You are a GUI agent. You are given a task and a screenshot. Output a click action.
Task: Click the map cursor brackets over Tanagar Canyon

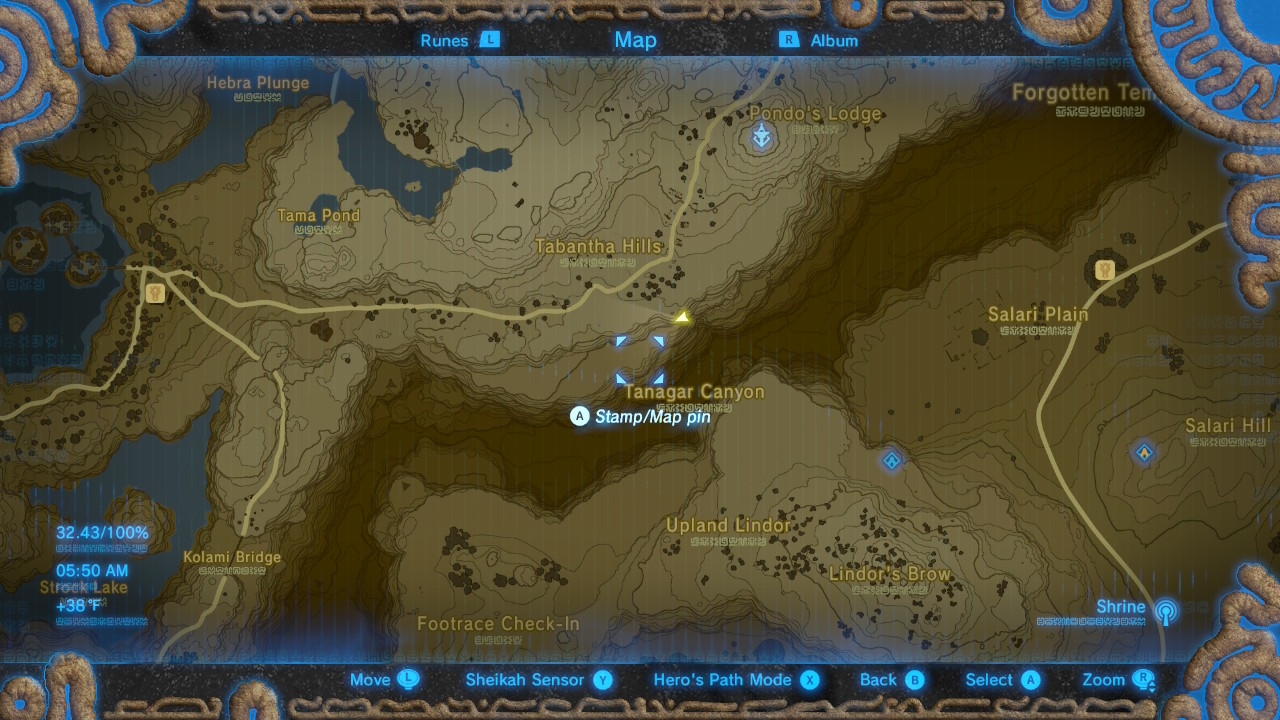click(641, 359)
